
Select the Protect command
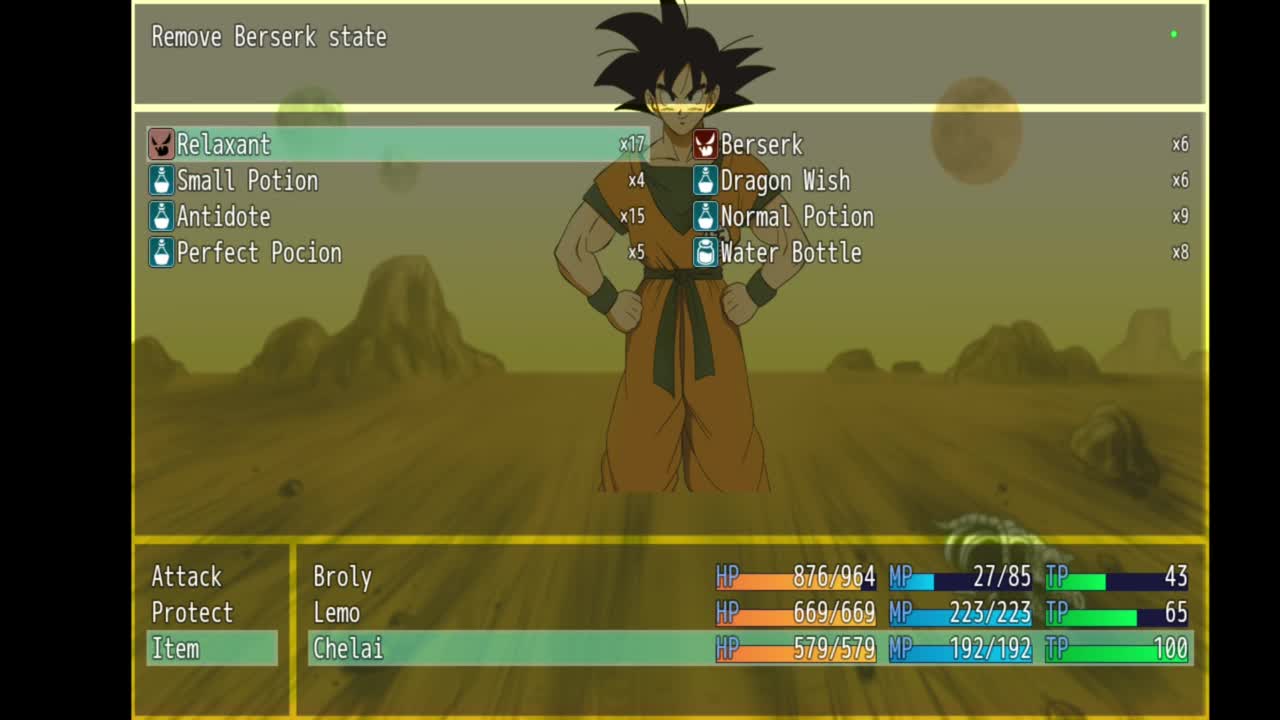[192, 613]
